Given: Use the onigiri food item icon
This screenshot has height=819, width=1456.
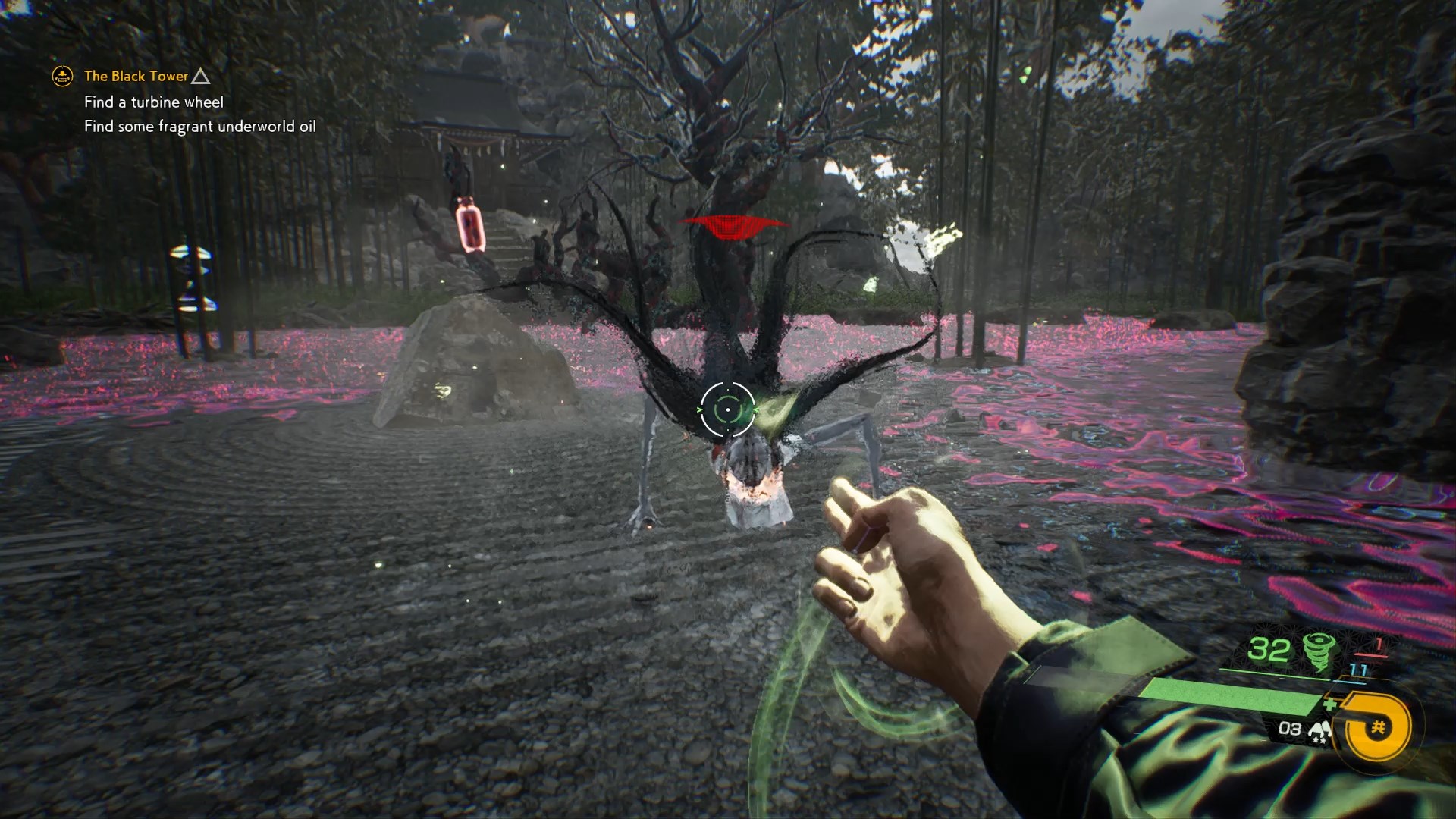Looking at the screenshot, I should [1319, 732].
